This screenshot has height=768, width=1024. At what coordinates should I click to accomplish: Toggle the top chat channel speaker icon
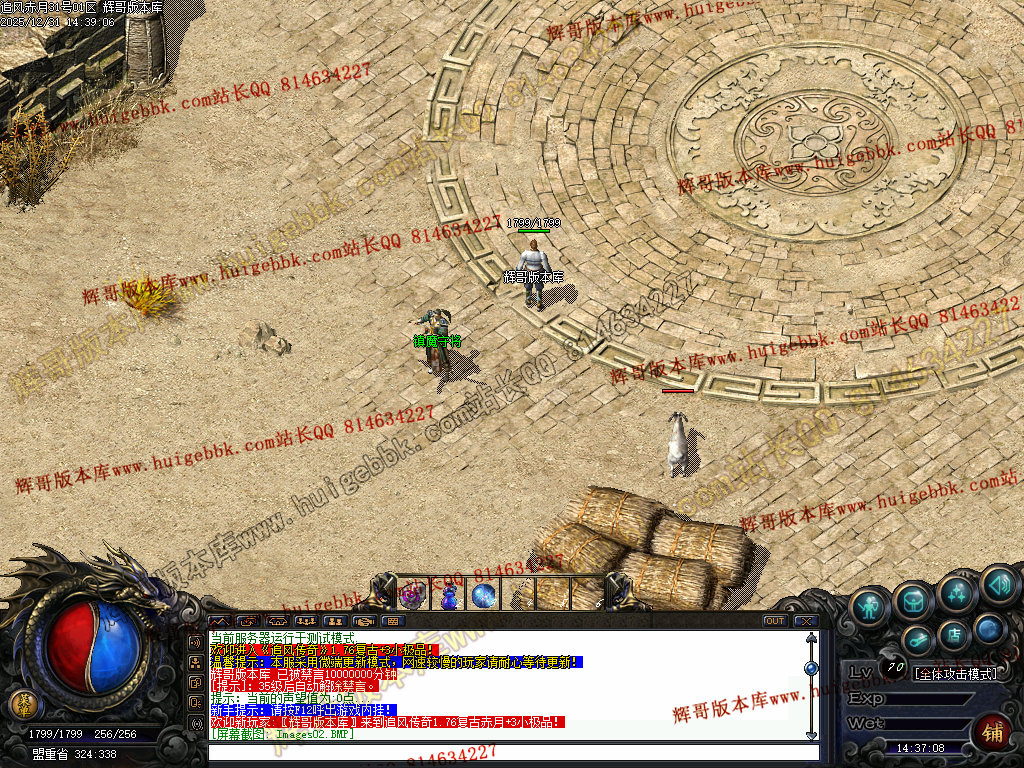(196, 640)
